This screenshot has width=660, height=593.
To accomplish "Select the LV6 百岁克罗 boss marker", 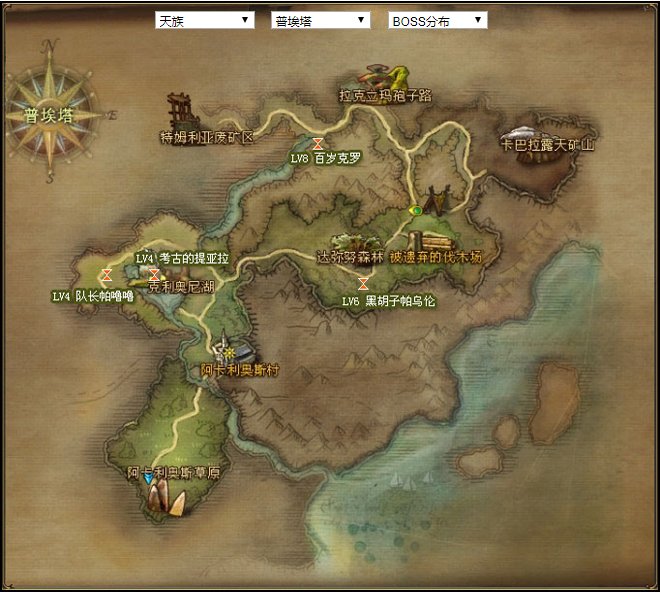I will pyautogui.click(x=318, y=144).
